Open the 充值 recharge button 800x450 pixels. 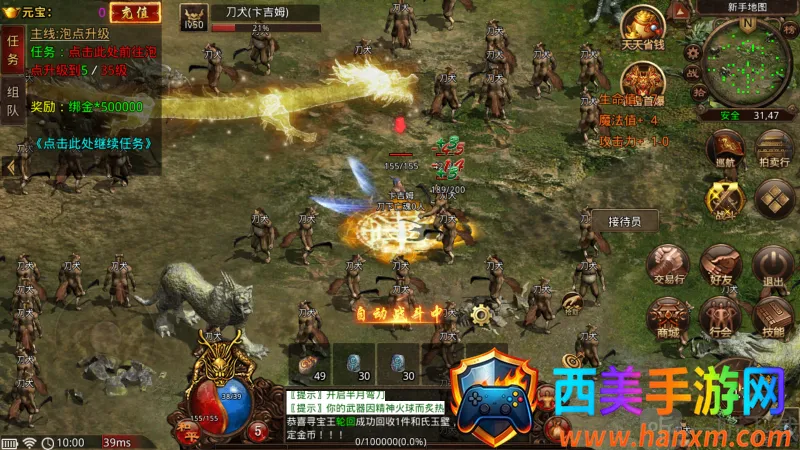tap(128, 12)
